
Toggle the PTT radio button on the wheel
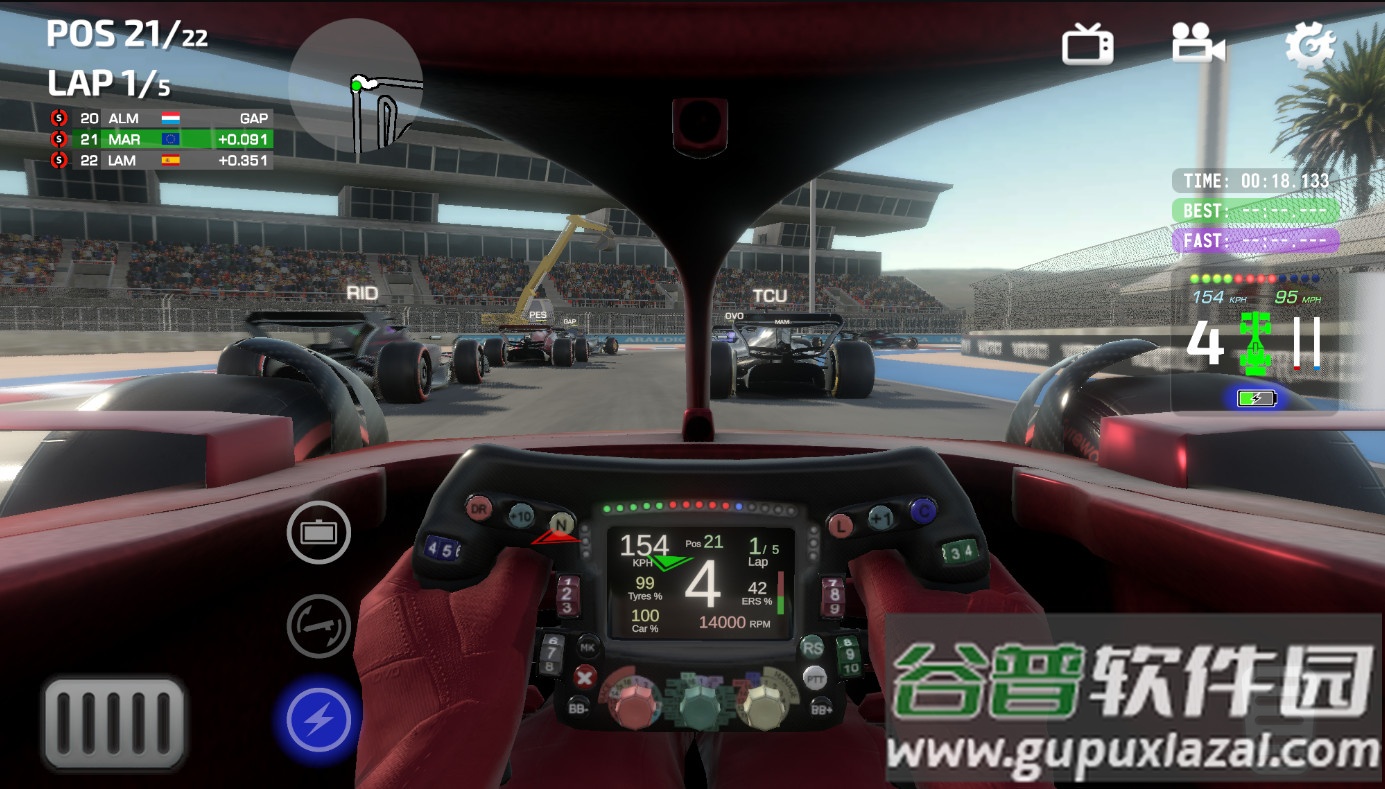coord(814,678)
